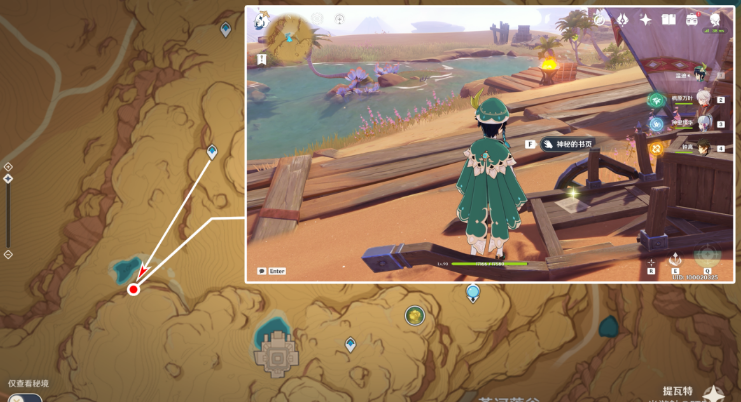
Task: Open the quest exclamation mark icon
Action: [262, 60]
